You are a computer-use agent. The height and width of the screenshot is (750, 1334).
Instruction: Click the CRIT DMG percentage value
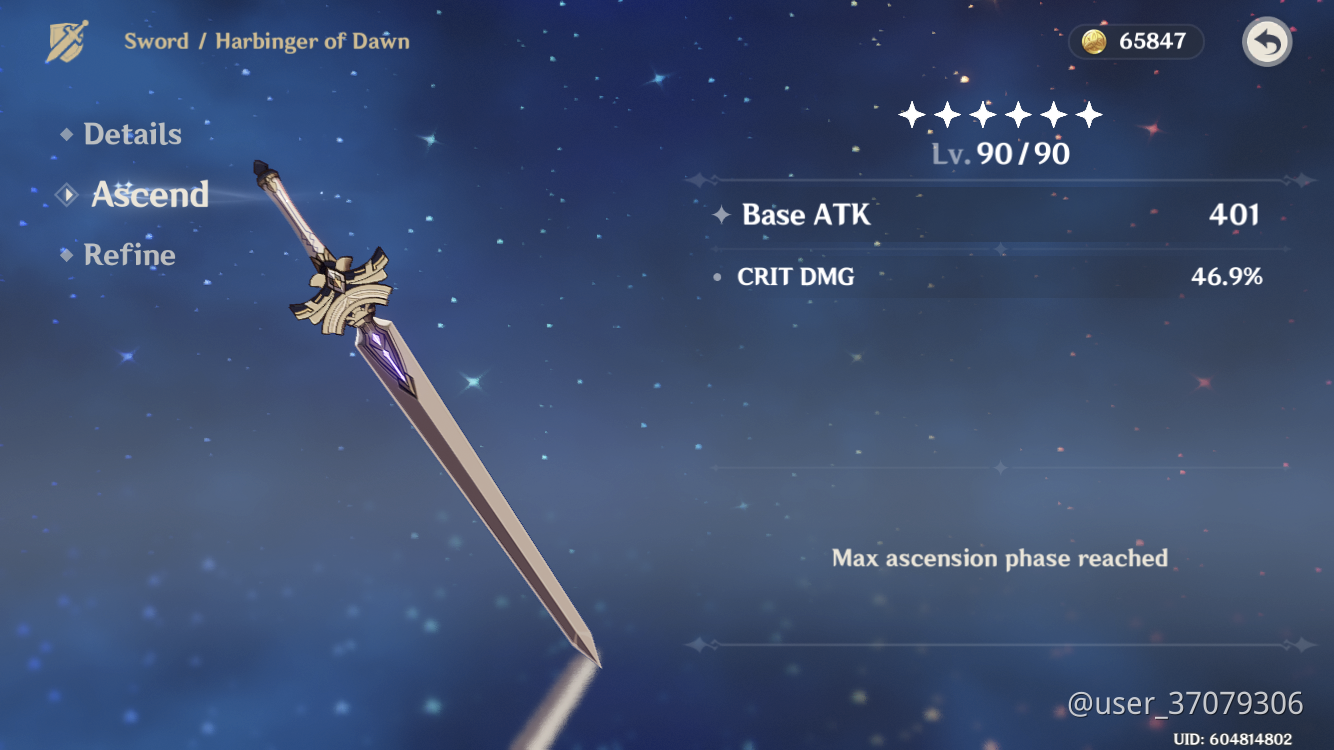coord(1231,277)
